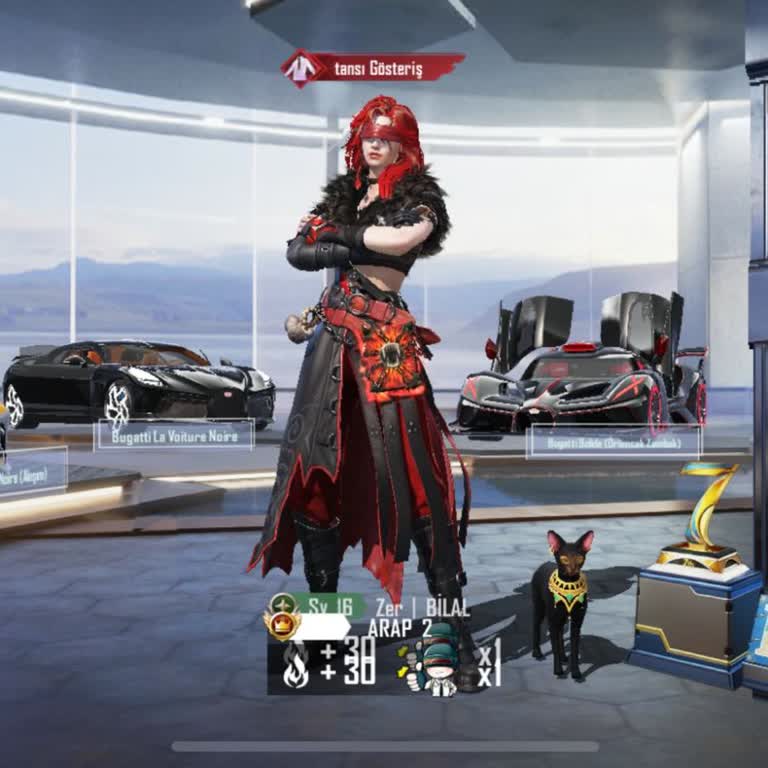Tap the white flame popularity icon
This screenshot has width=768, height=768.
coord(296,663)
